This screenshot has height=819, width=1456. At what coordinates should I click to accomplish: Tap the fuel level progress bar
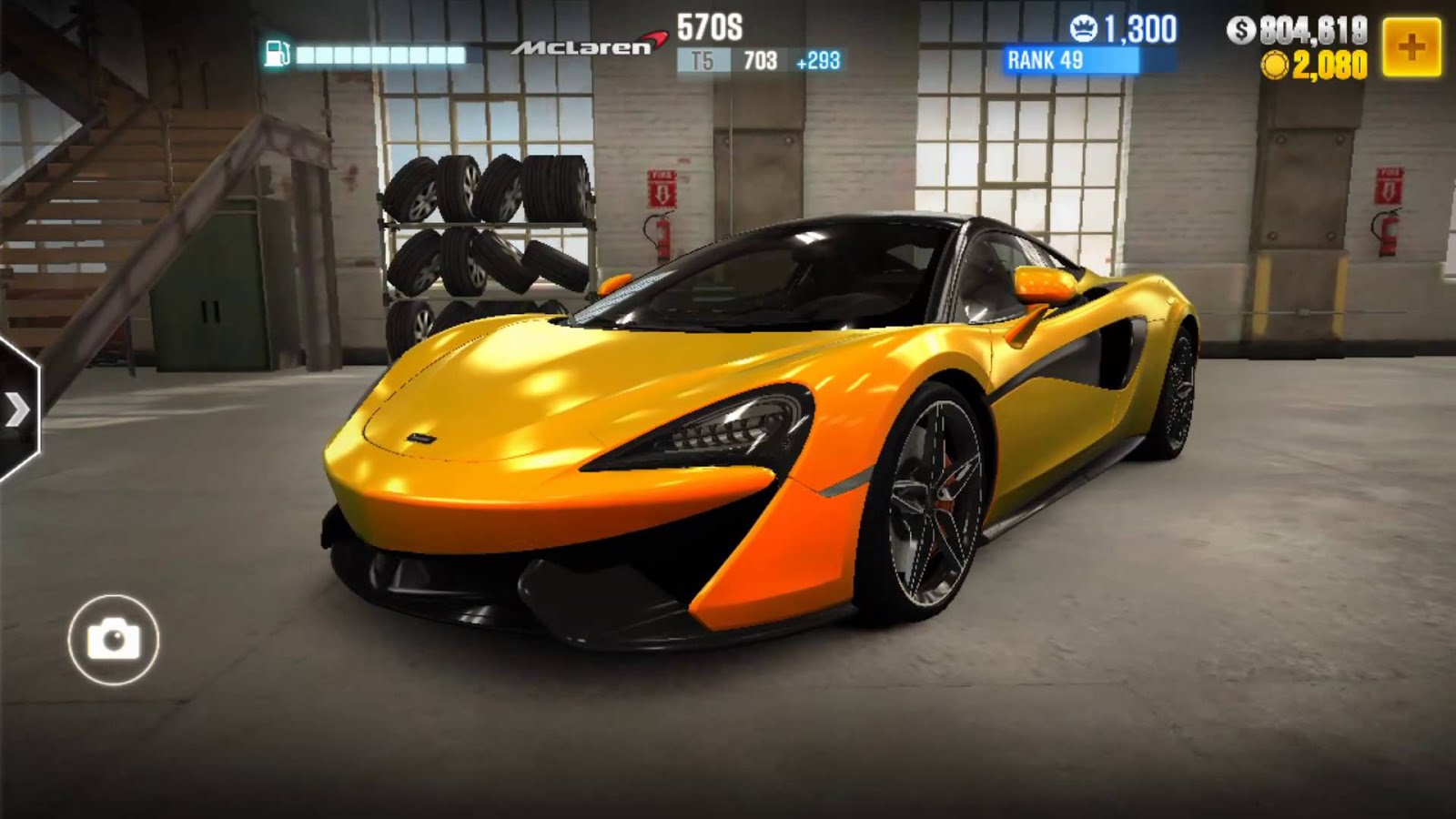point(382,53)
